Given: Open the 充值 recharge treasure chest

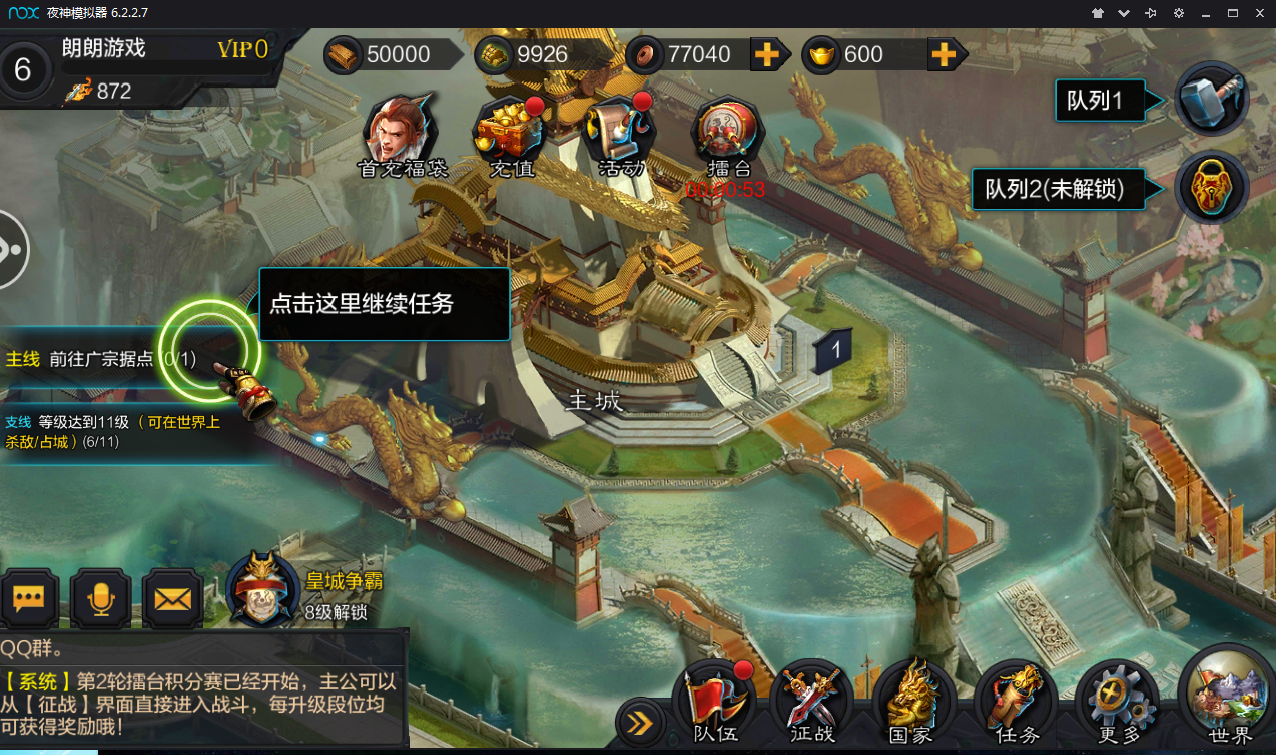Looking at the screenshot, I should [512, 134].
